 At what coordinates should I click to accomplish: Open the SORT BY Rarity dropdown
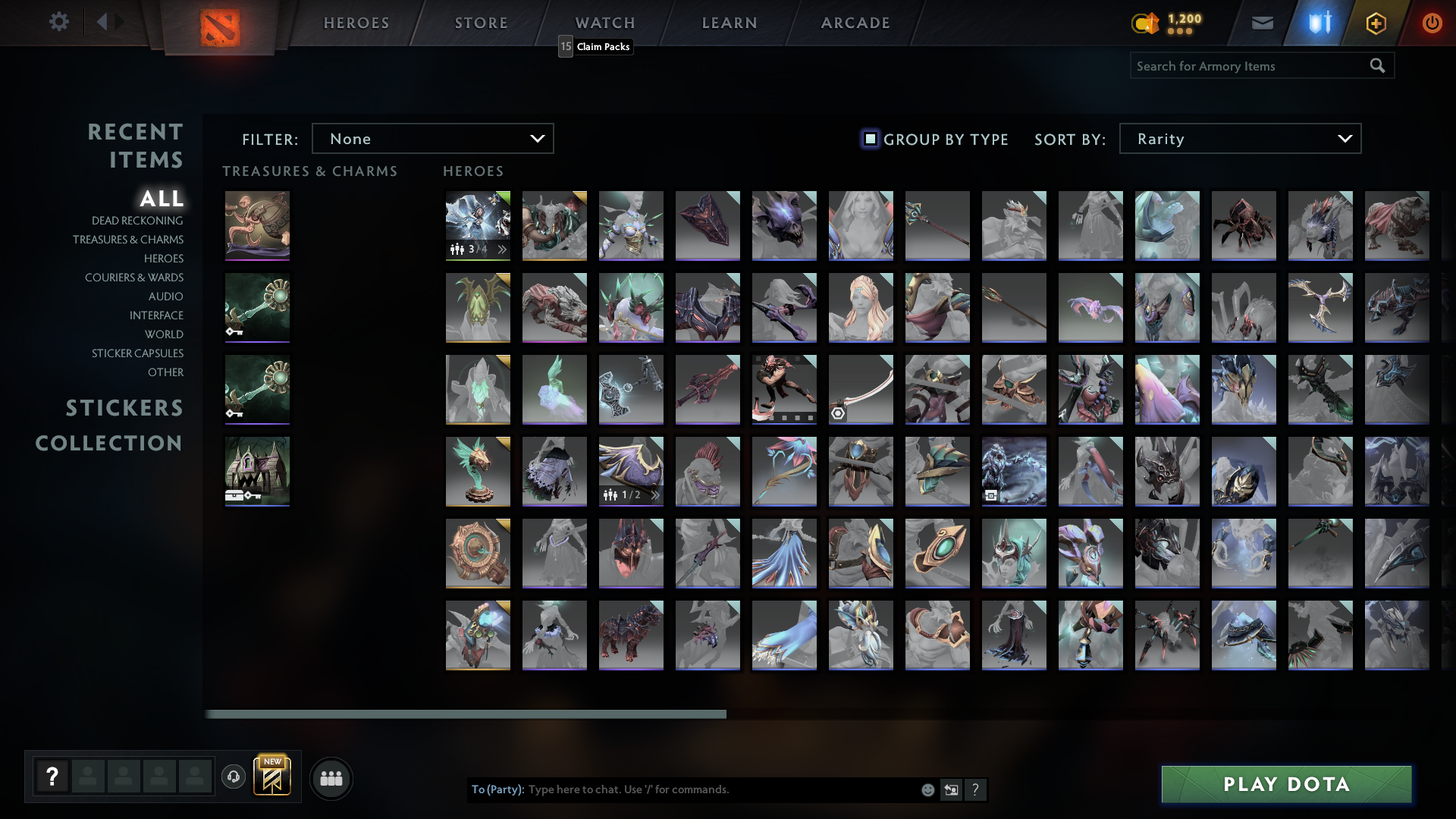[1239, 138]
